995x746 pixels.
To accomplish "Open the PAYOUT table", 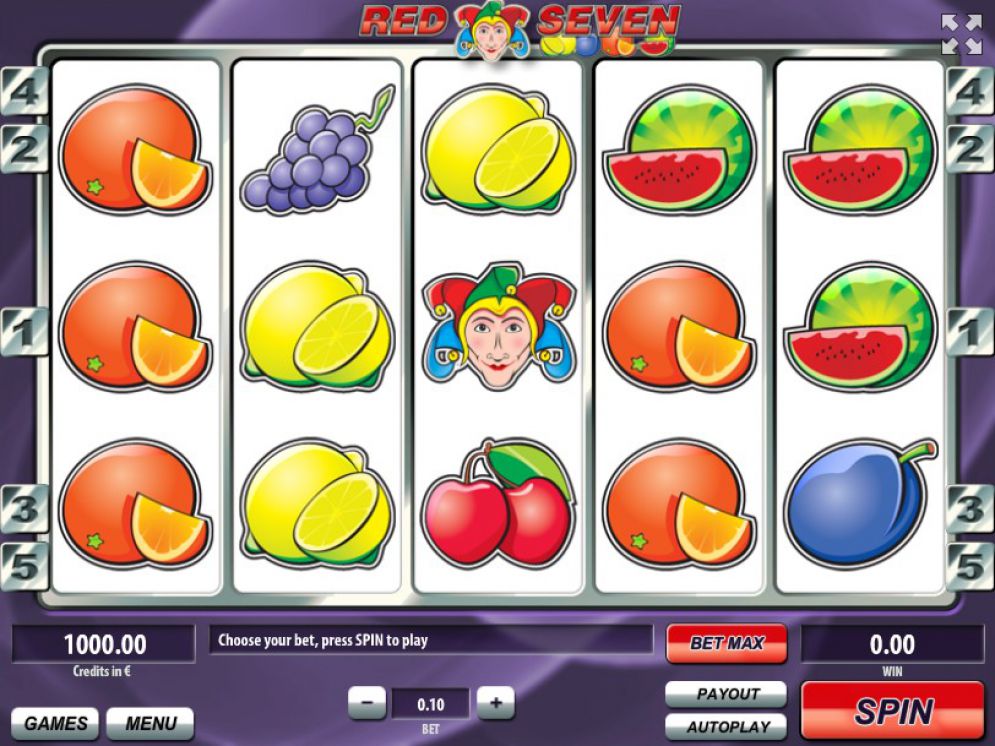I will click(x=726, y=694).
